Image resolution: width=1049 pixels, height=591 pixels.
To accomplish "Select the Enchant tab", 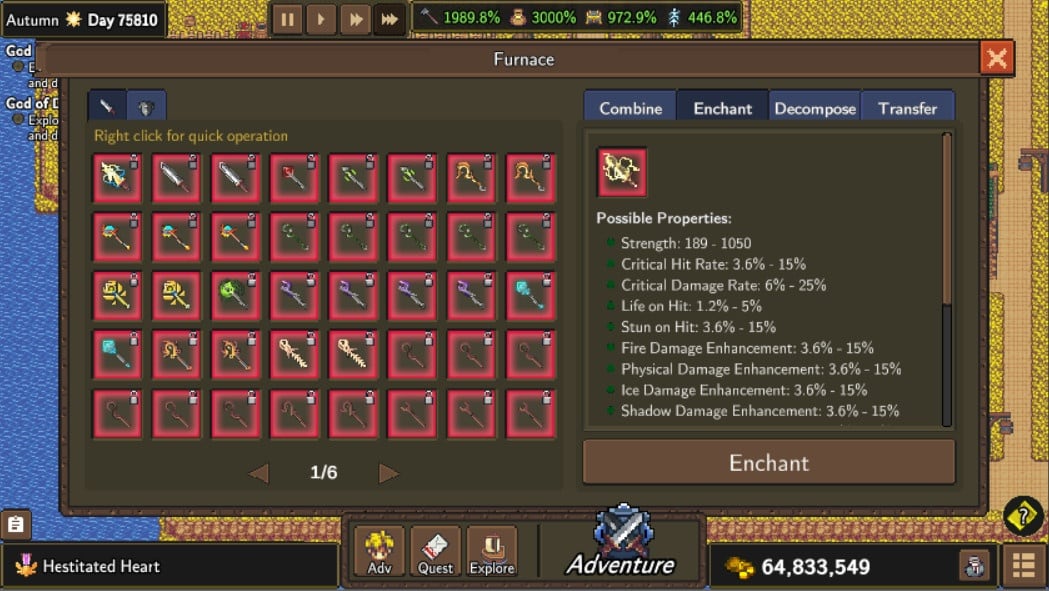I will coord(722,108).
